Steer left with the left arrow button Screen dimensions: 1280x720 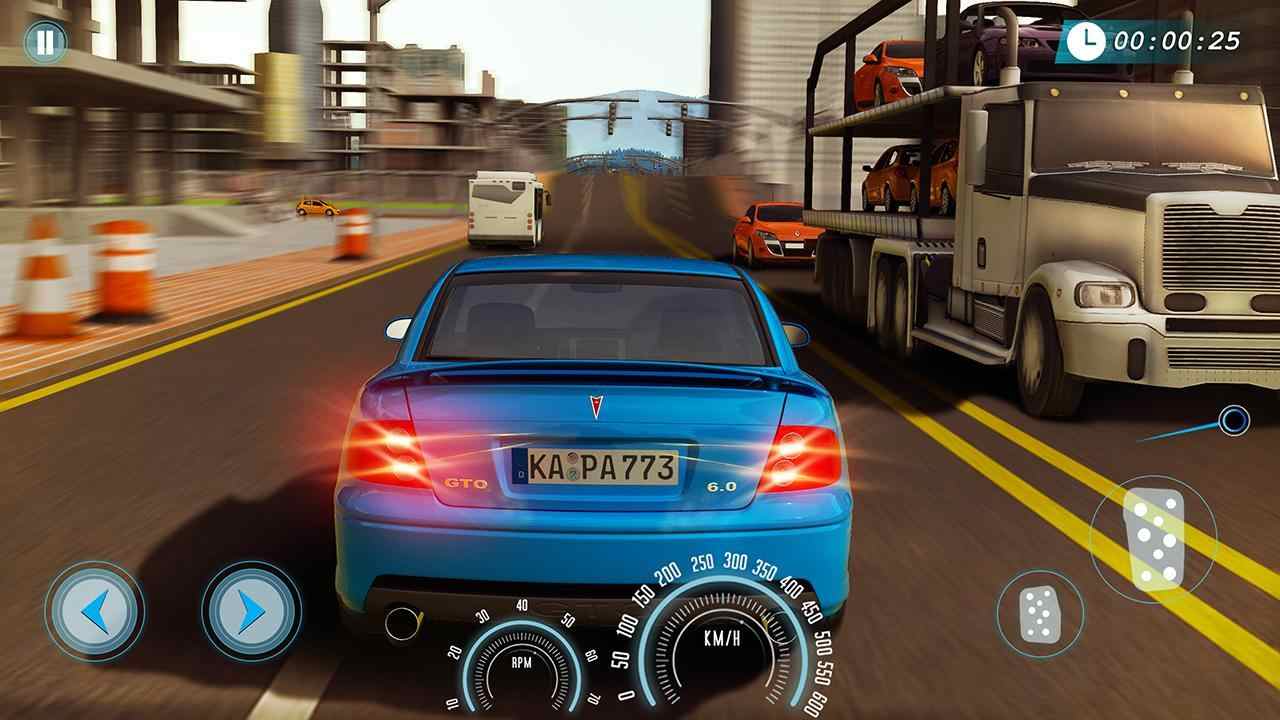click(x=94, y=611)
